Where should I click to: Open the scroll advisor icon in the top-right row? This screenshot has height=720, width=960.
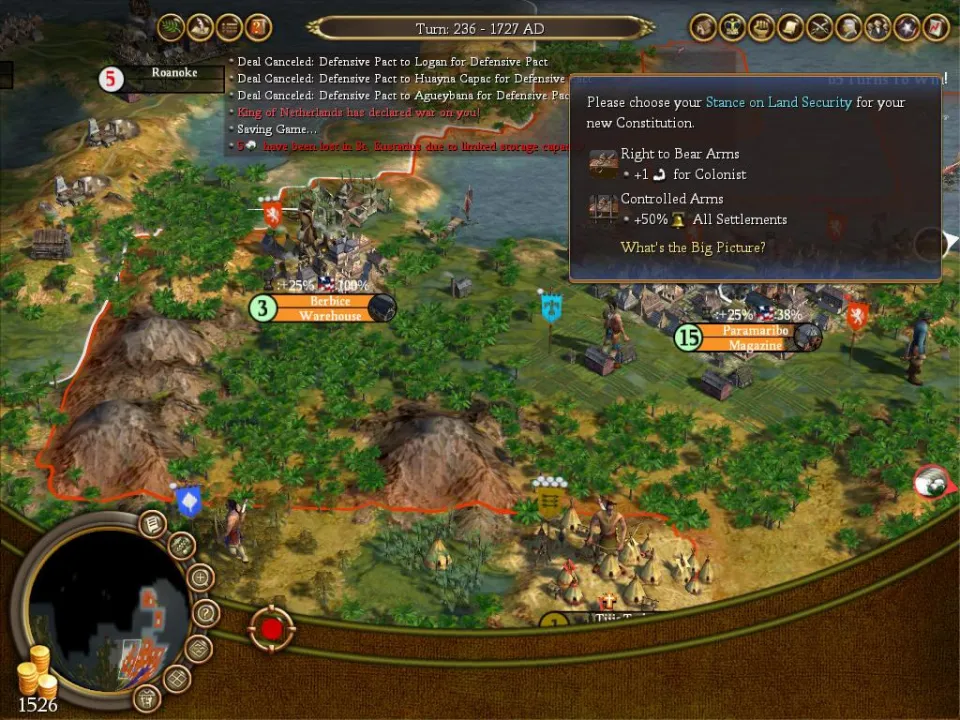[x=790, y=28]
